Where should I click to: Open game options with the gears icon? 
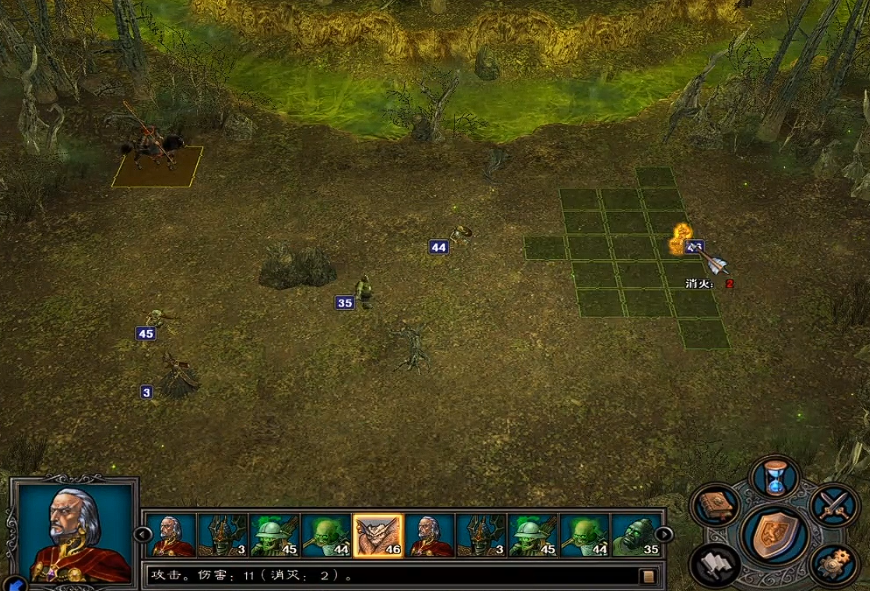click(x=833, y=563)
